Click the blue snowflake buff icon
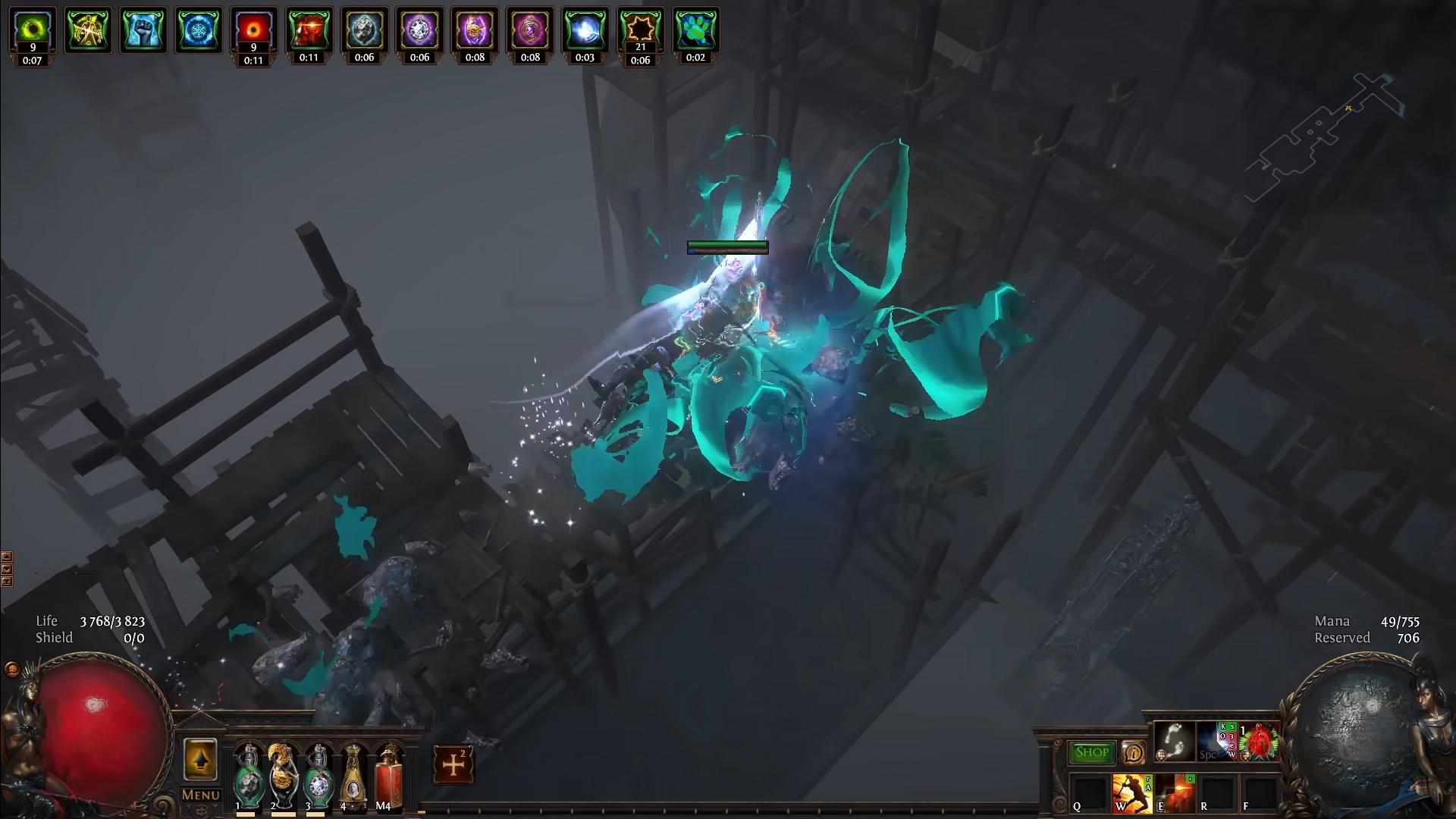Viewport: 1456px width, 819px height. point(197,29)
